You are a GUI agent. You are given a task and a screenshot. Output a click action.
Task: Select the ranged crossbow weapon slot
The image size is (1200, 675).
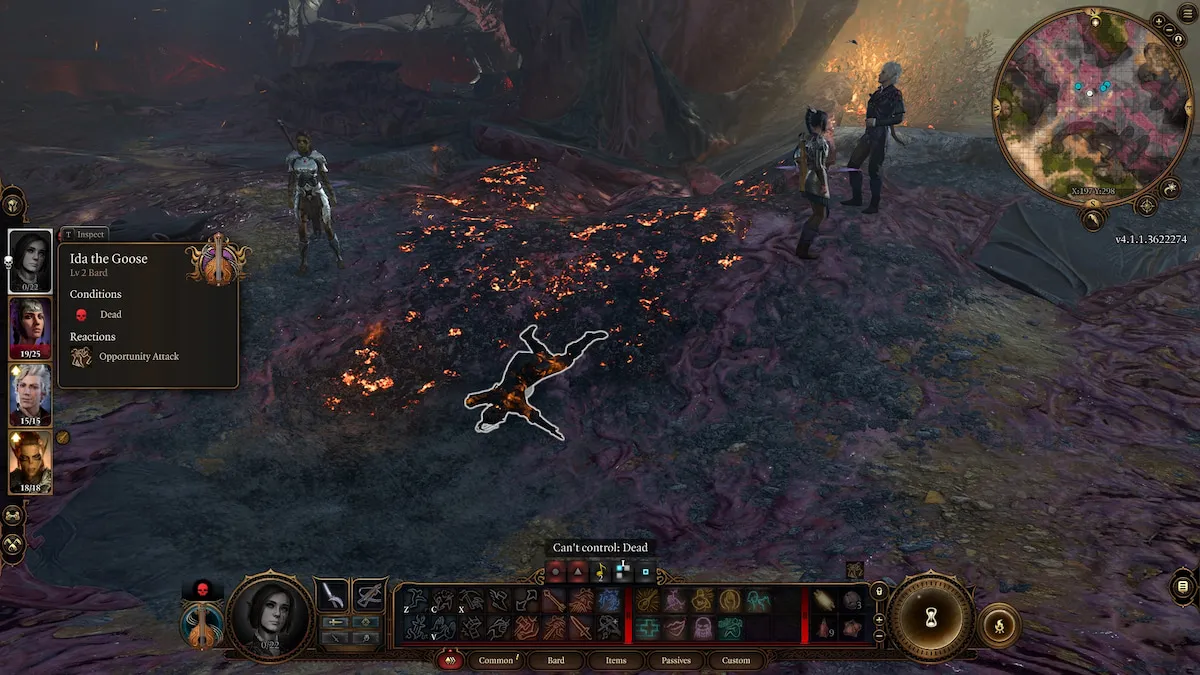[370, 594]
